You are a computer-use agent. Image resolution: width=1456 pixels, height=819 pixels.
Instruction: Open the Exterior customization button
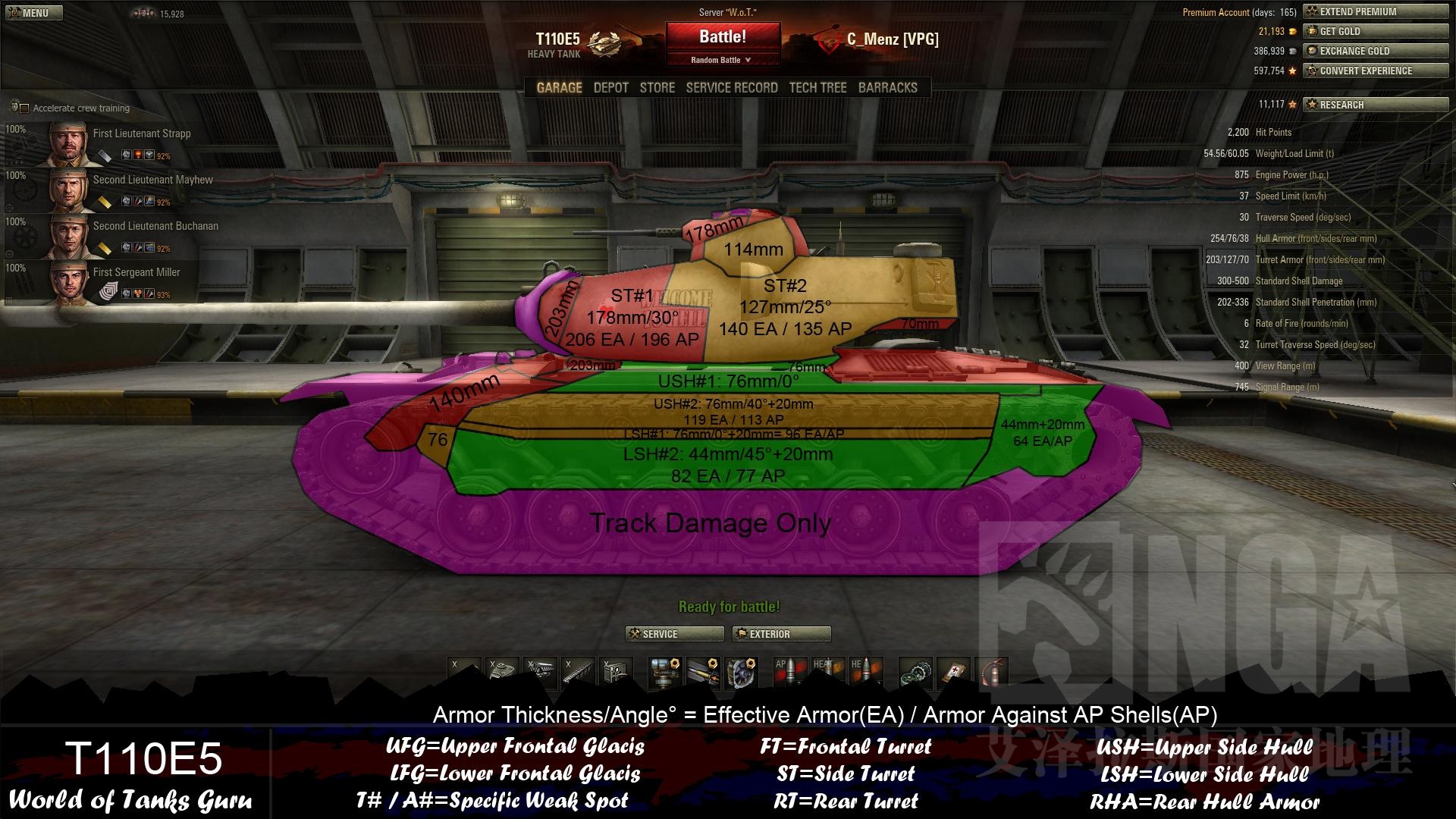point(781,634)
